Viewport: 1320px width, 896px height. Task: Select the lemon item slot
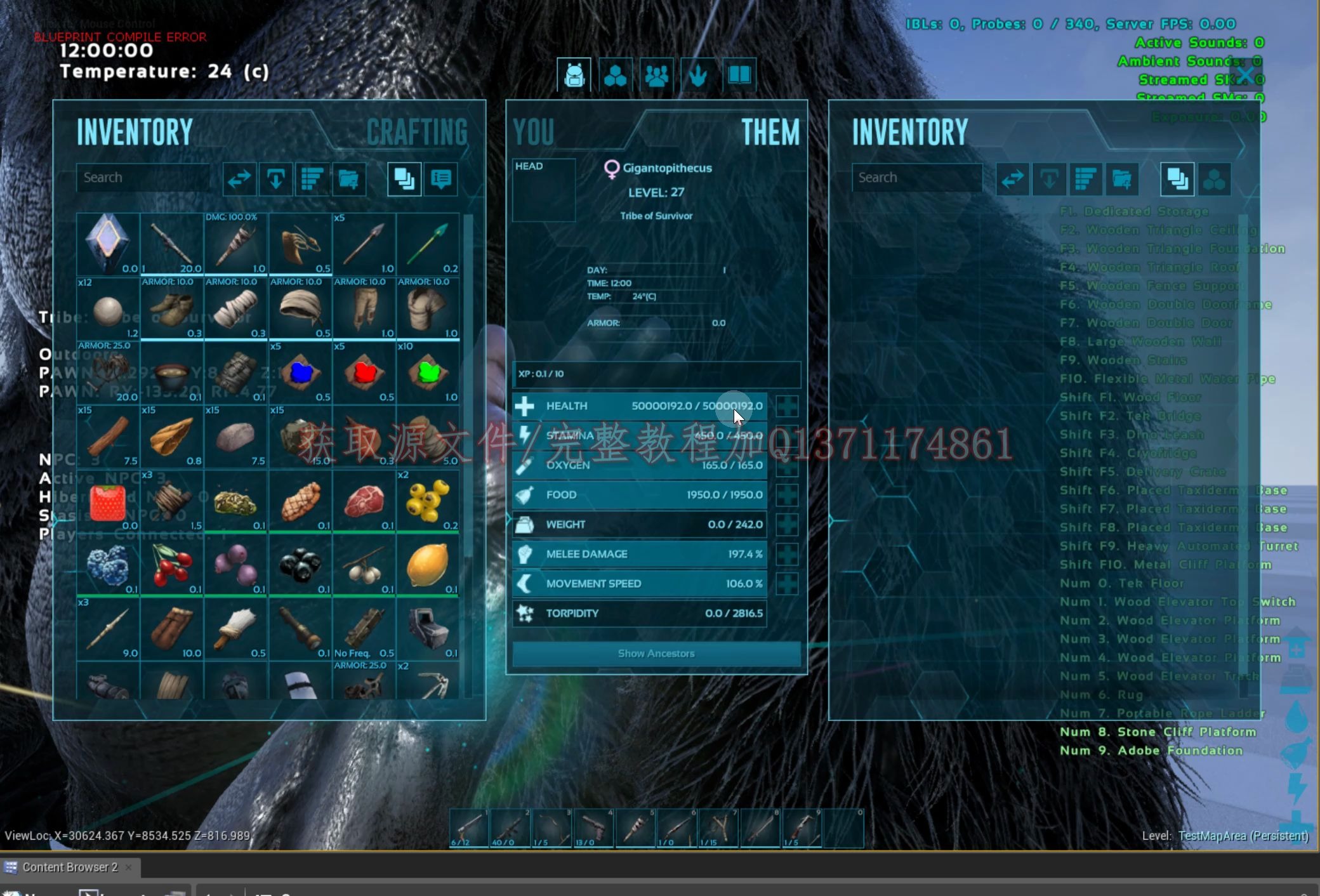[x=428, y=565]
